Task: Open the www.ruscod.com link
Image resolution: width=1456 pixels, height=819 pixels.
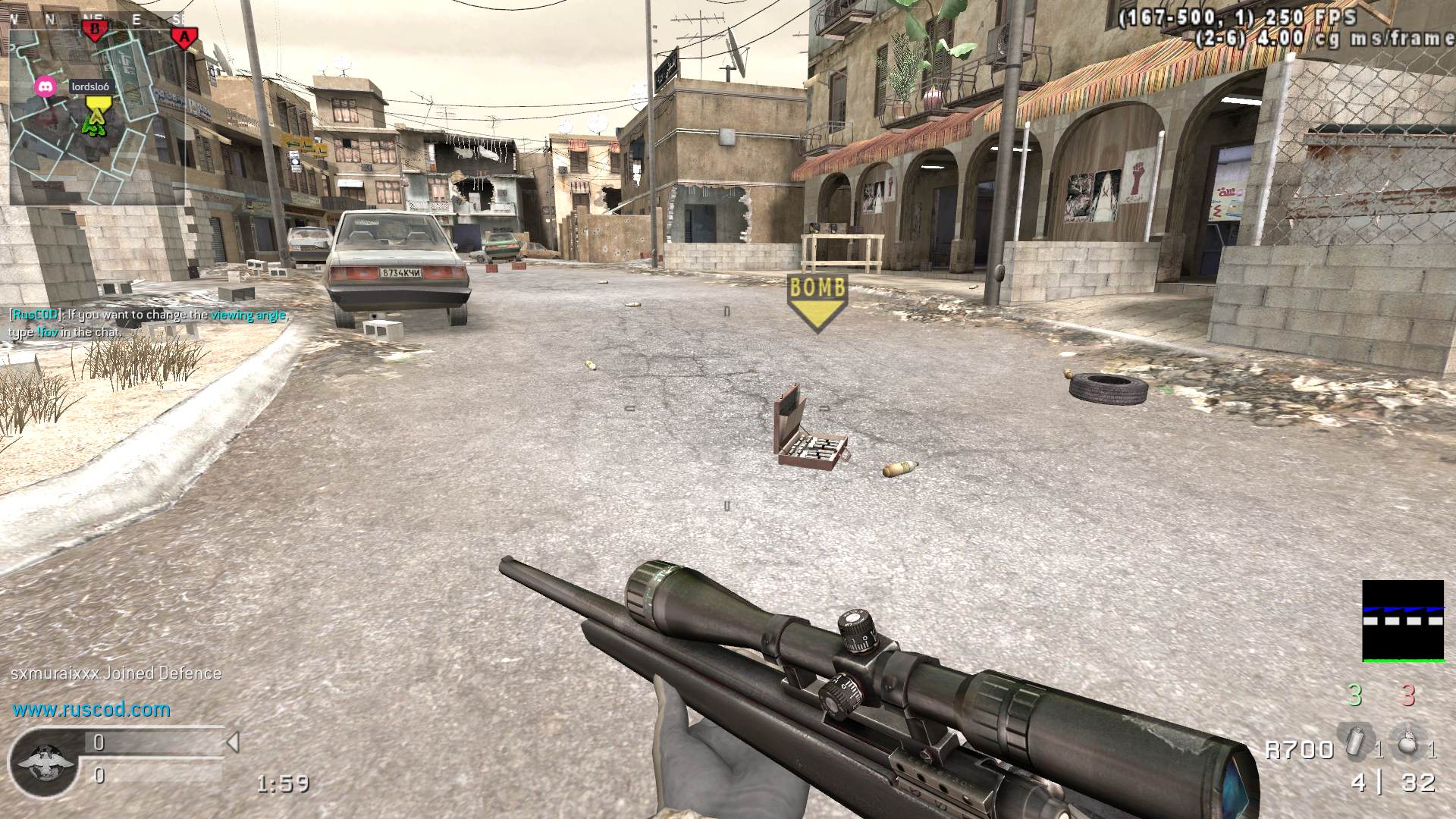Action: [91, 710]
